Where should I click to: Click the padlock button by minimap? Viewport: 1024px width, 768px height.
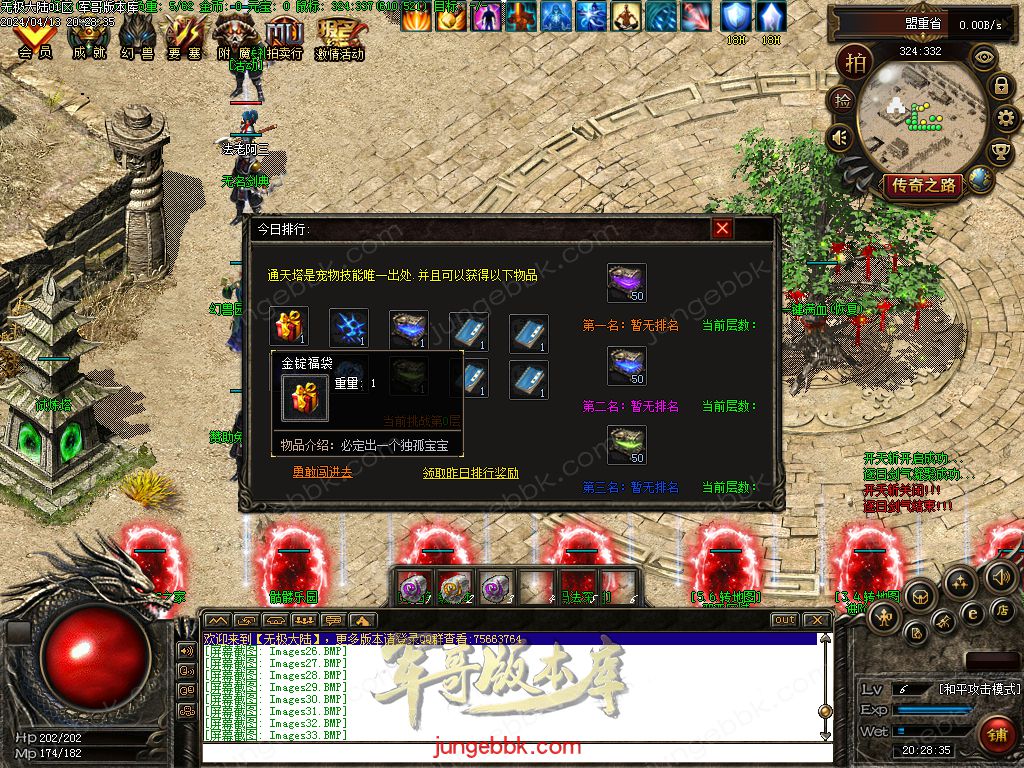1000,86
